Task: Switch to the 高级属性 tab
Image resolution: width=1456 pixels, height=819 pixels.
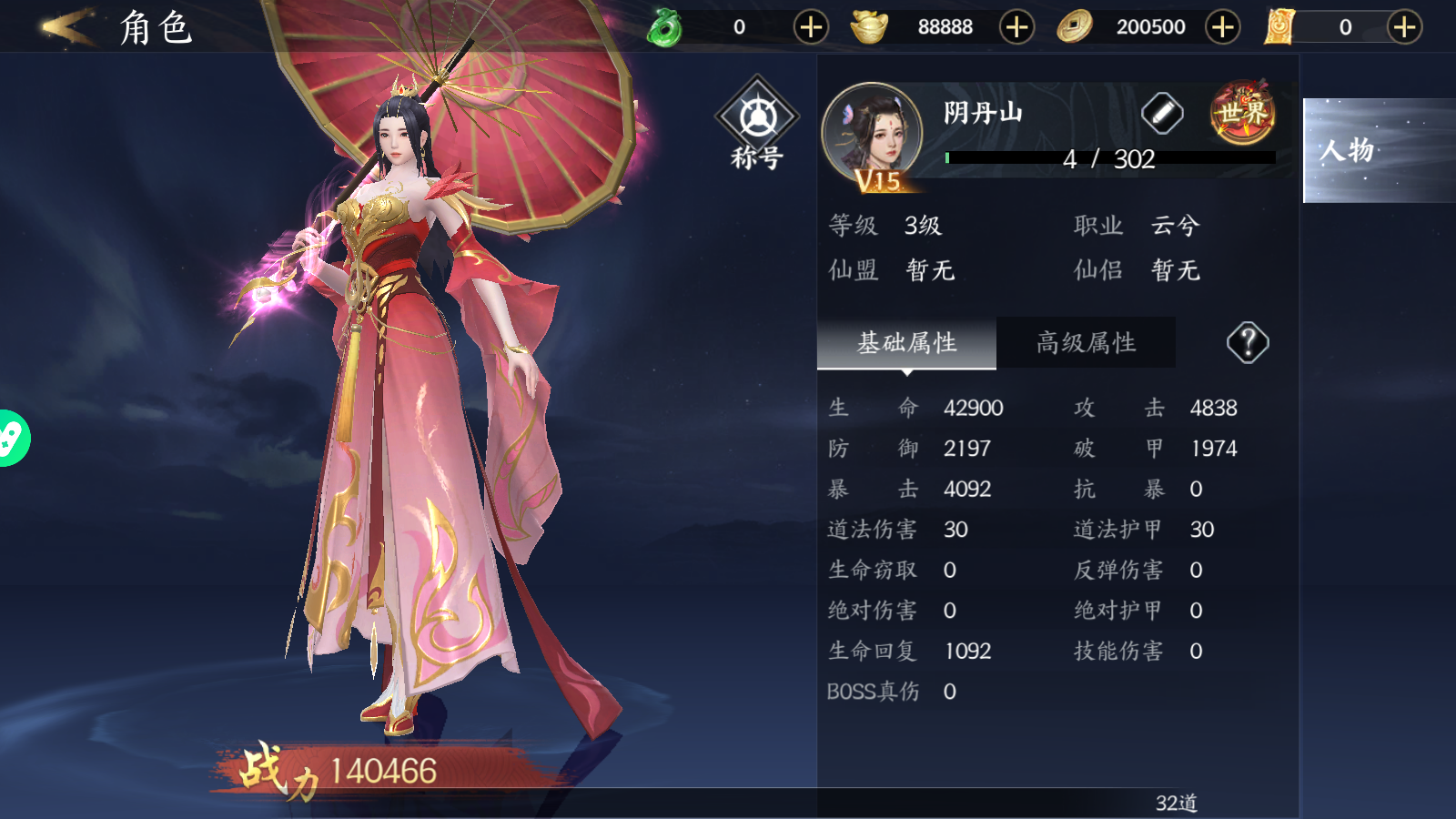Action: 1087,342
